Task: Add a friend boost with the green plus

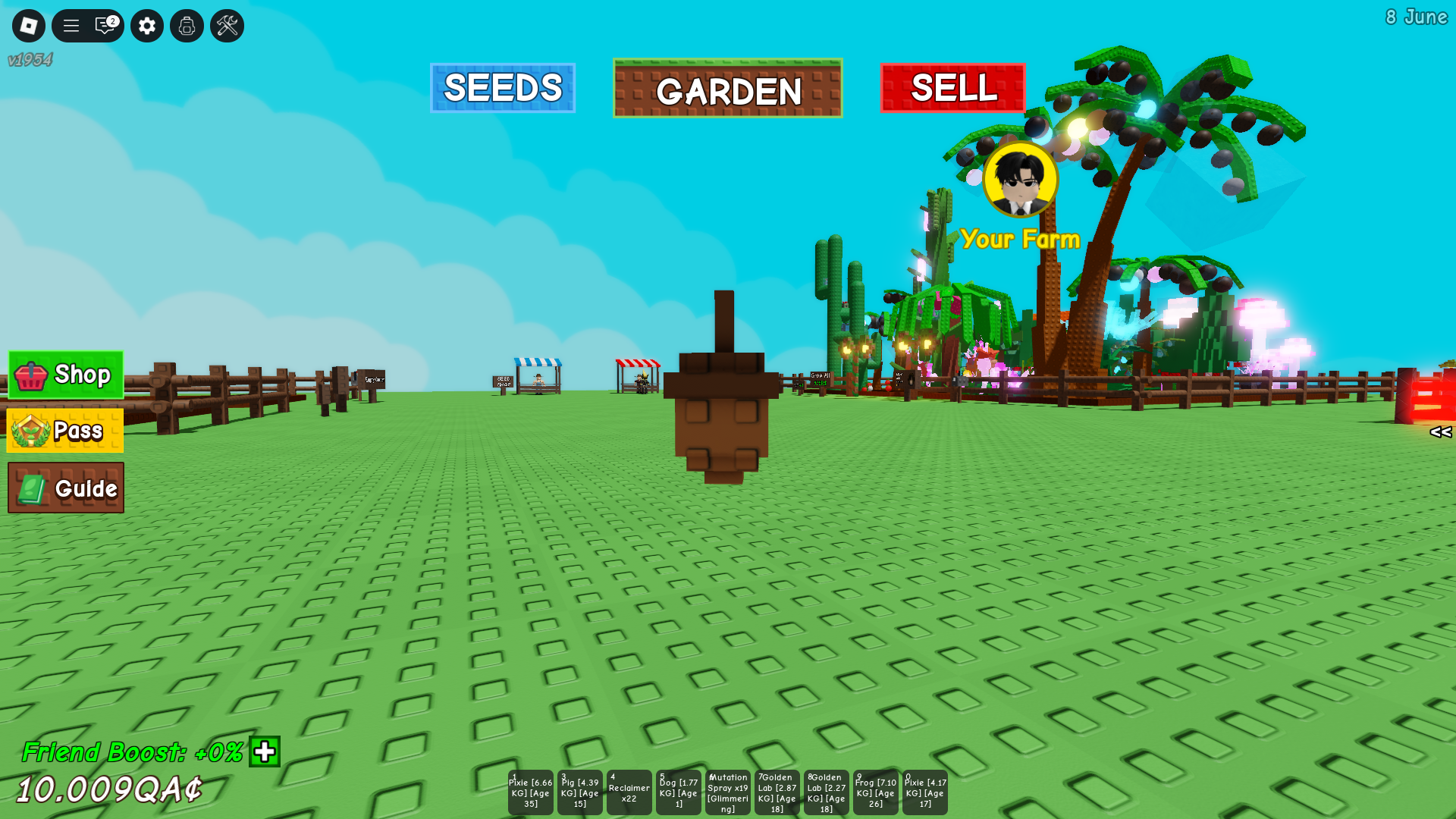Action: [x=265, y=752]
